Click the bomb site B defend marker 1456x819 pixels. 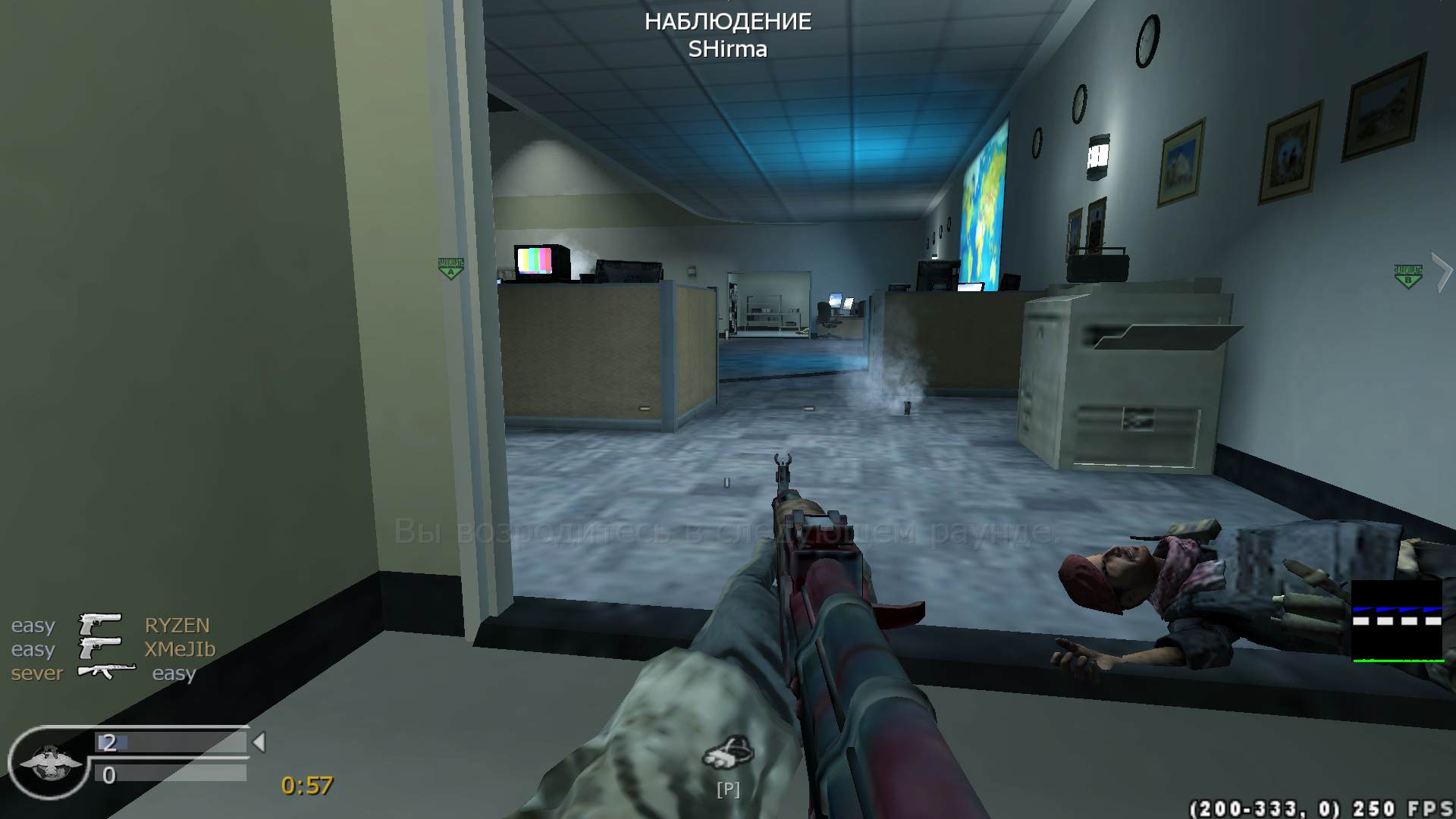click(x=1408, y=275)
